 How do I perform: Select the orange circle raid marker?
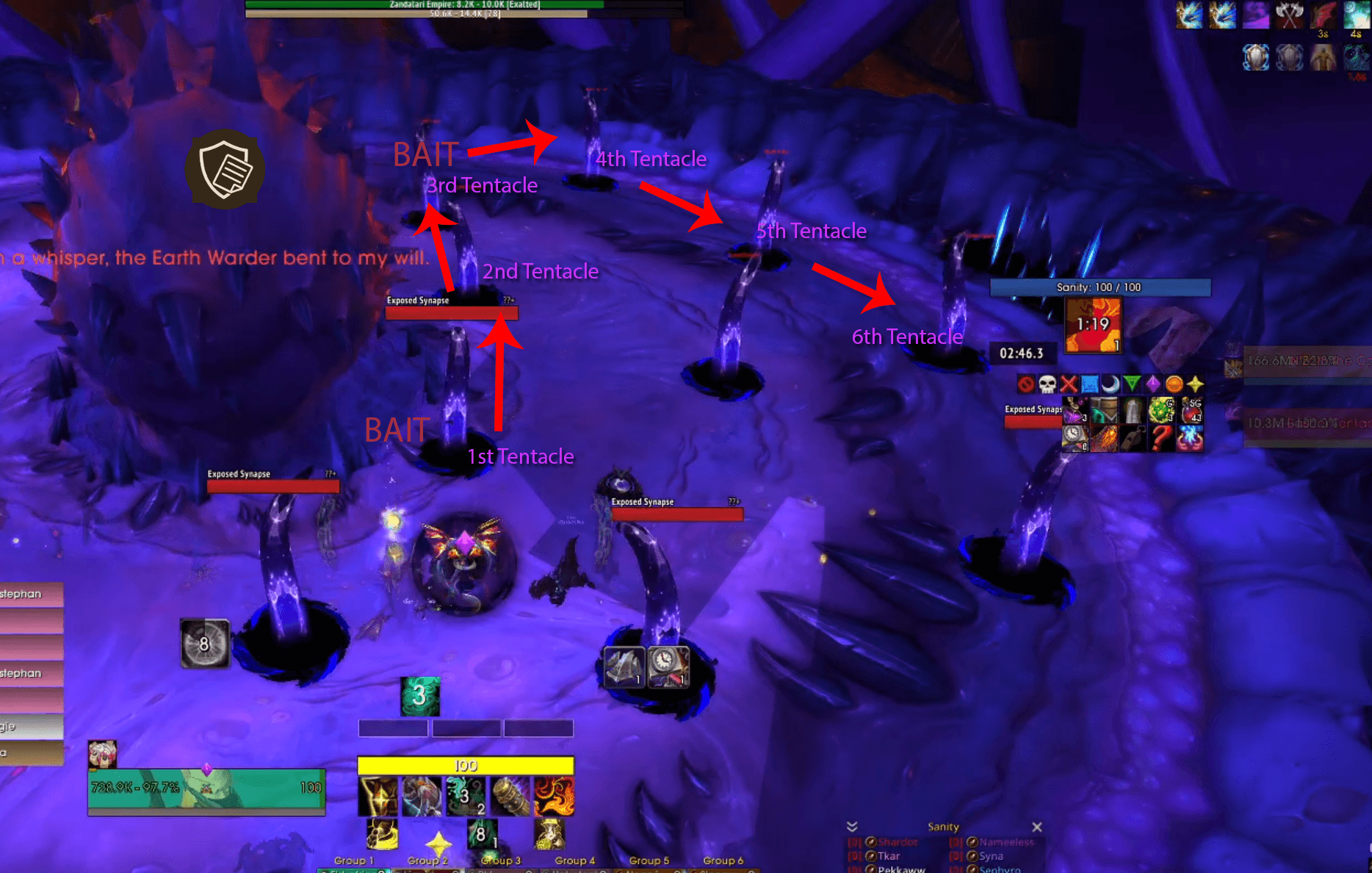coord(1174,384)
